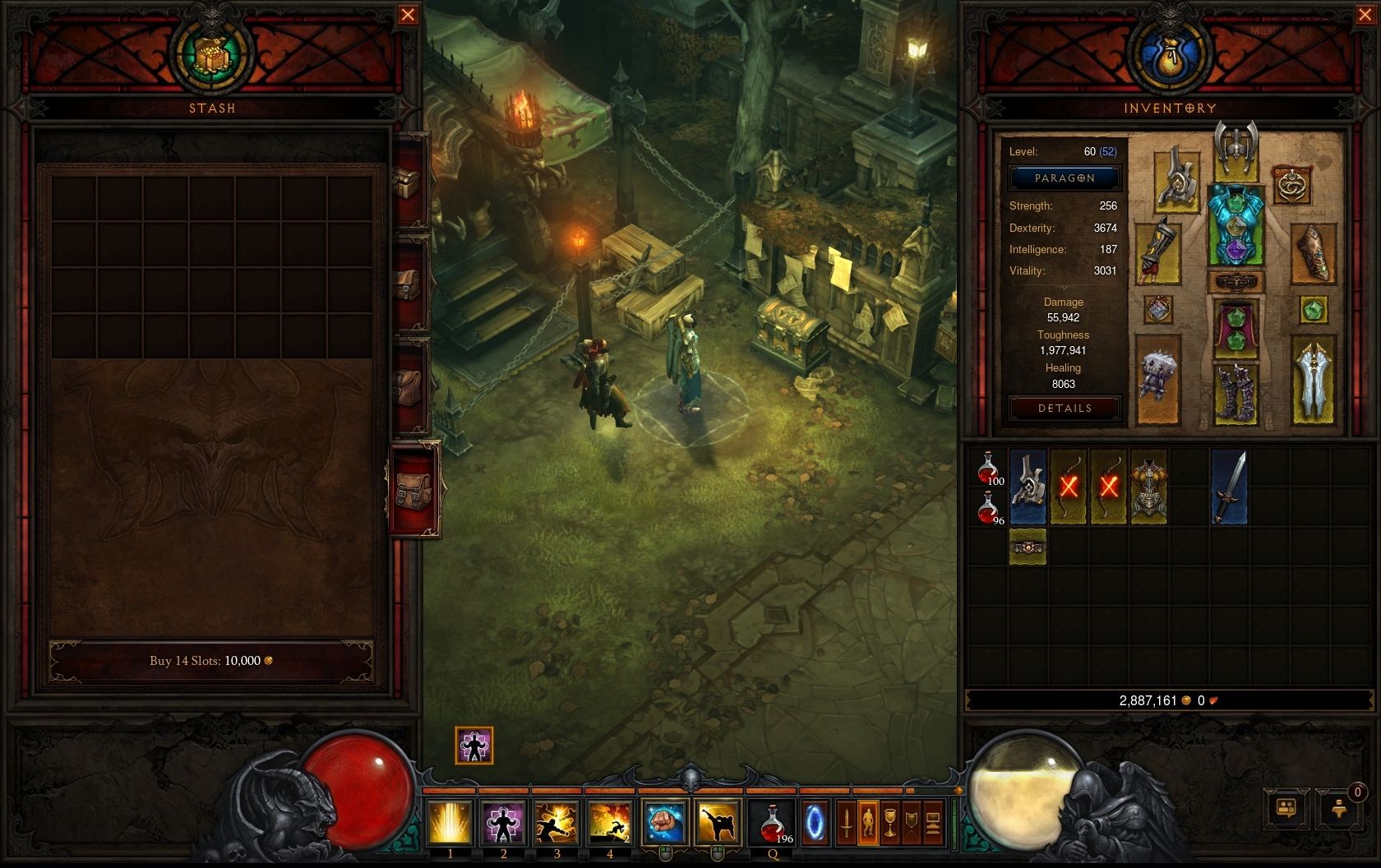Close the Inventory panel

click(1369, 15)
